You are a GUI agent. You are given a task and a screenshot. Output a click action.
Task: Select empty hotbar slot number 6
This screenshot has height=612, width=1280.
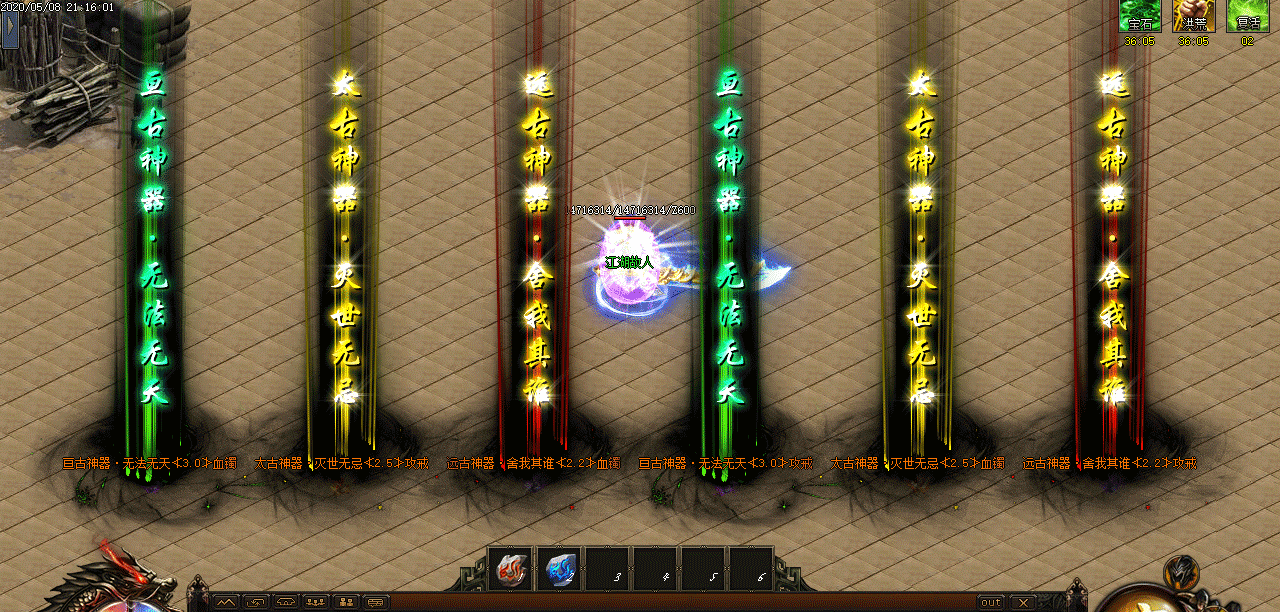(x=751, y=569)
